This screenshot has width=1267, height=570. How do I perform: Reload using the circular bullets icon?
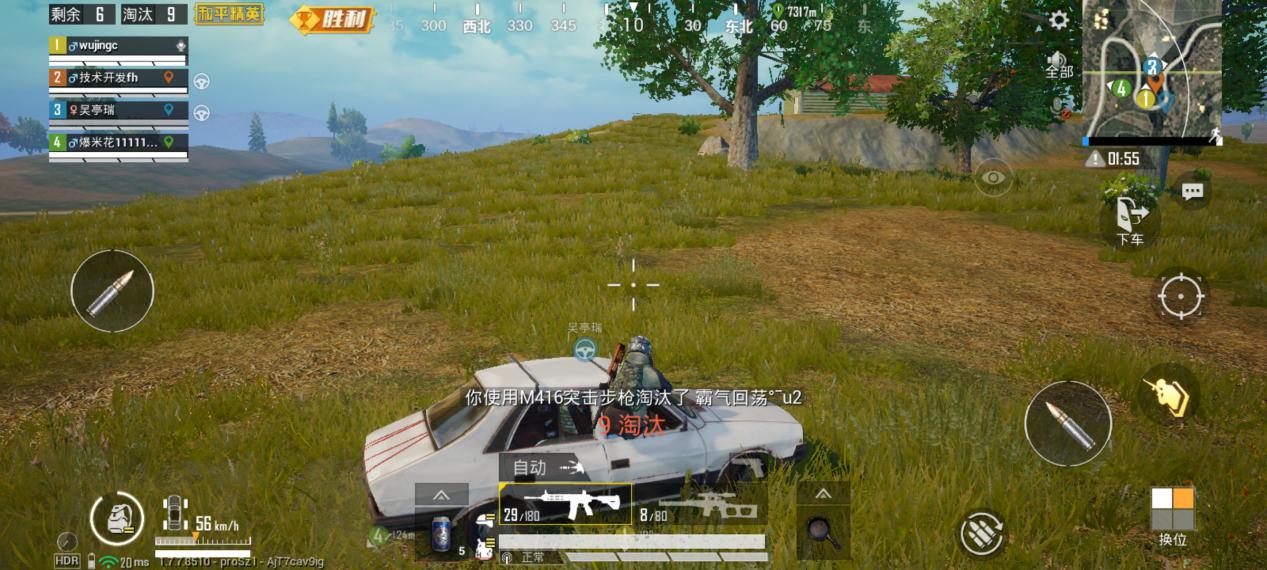tap(982, 533)
